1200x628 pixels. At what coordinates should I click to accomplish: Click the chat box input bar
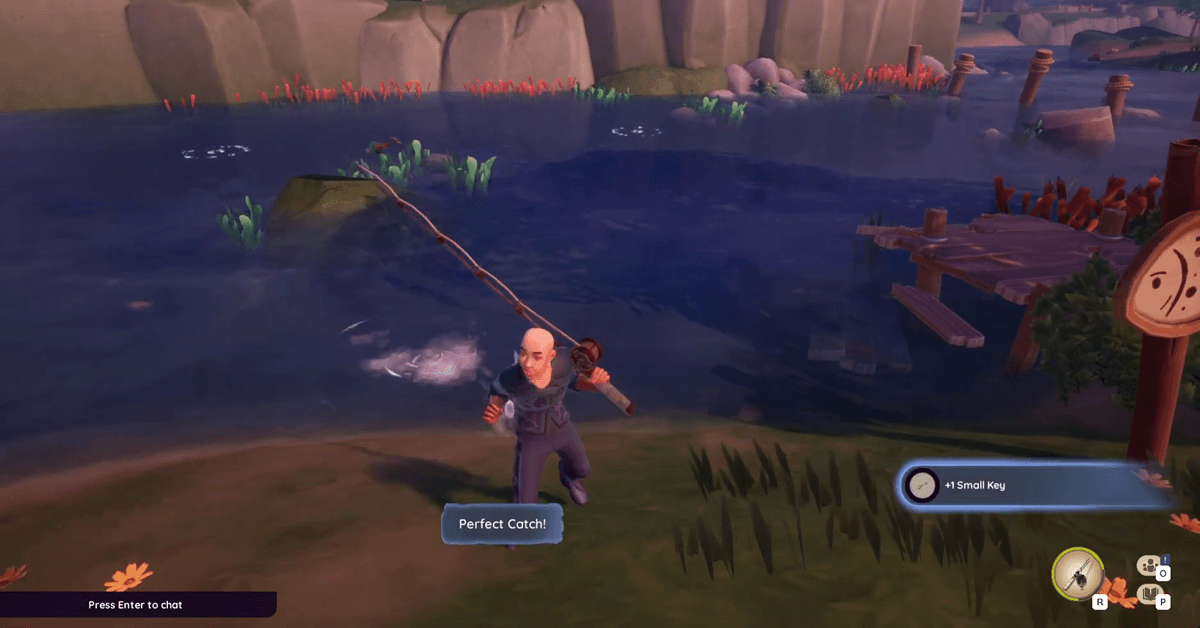(137, 605)
